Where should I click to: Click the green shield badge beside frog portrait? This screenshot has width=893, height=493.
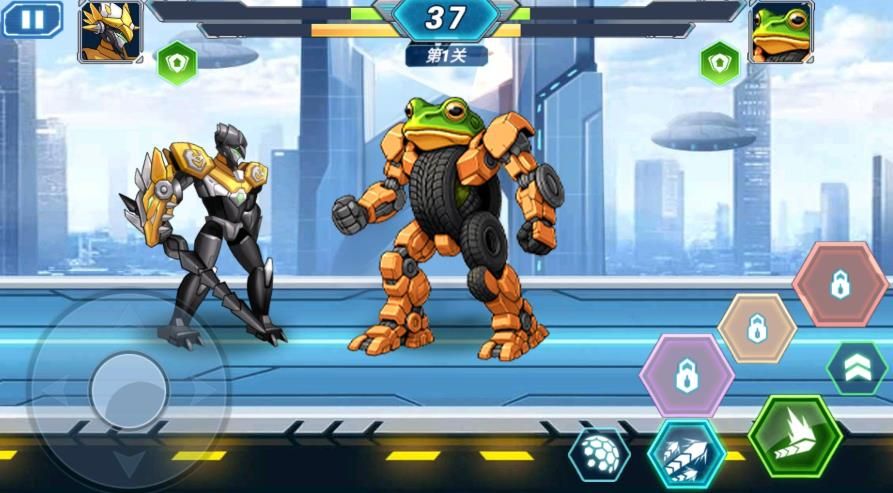719,63
